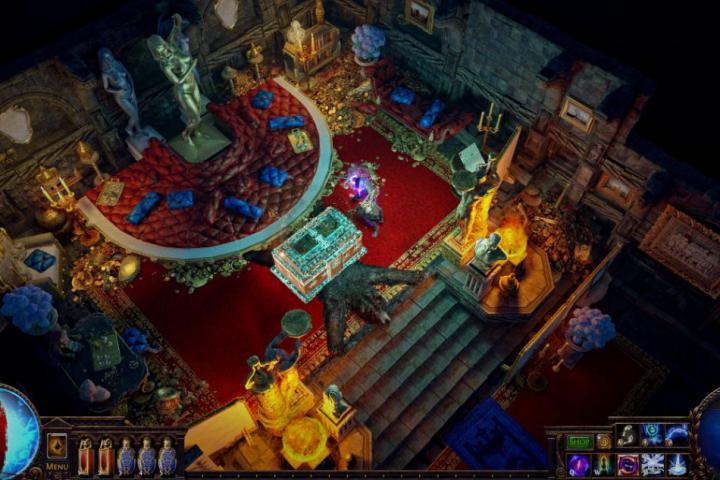Activate the green and red figure skill
The height and width of the screenshot is (480, 720).
[x=603, y=464]
